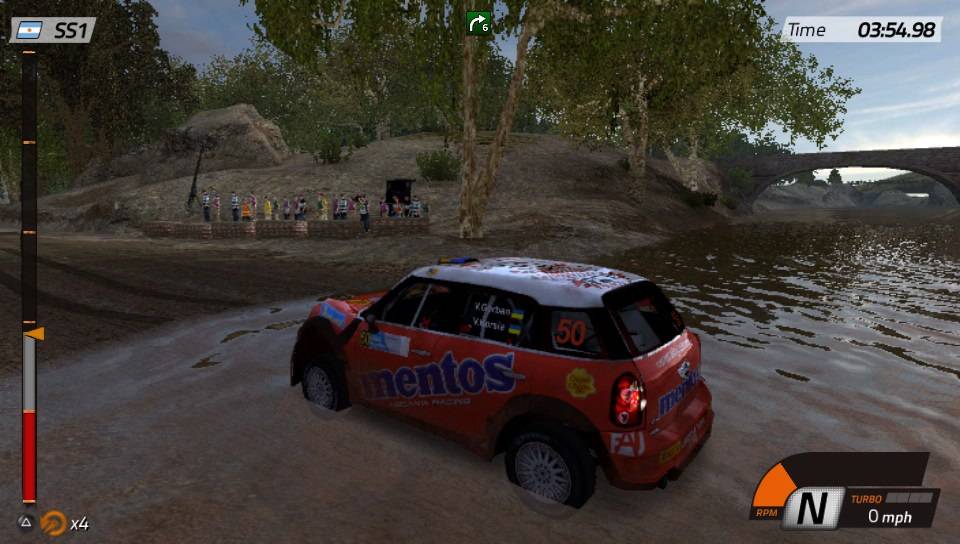Click the orange rewind icon
The height and width of the screenshot is (544, 960).
[54, 522]
